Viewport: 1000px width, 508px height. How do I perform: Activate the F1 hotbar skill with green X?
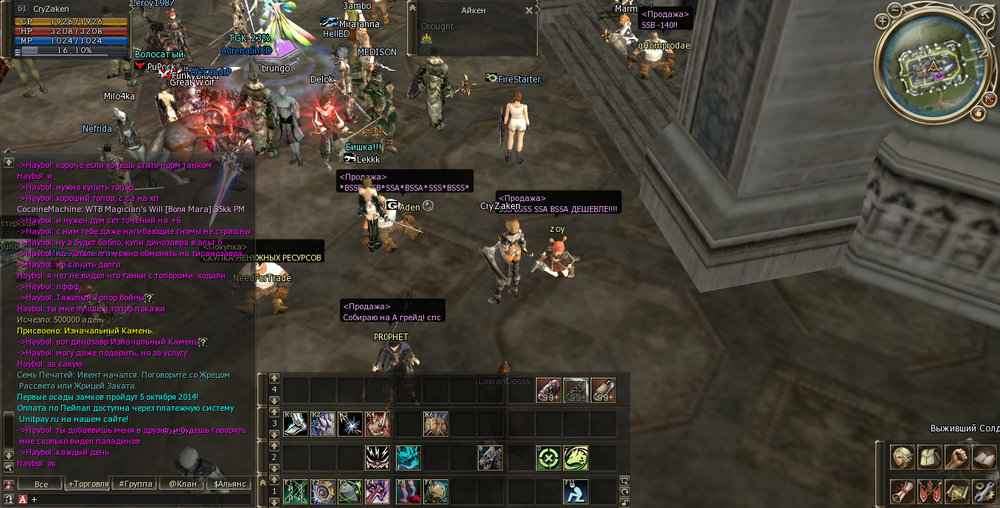[295, 491]
